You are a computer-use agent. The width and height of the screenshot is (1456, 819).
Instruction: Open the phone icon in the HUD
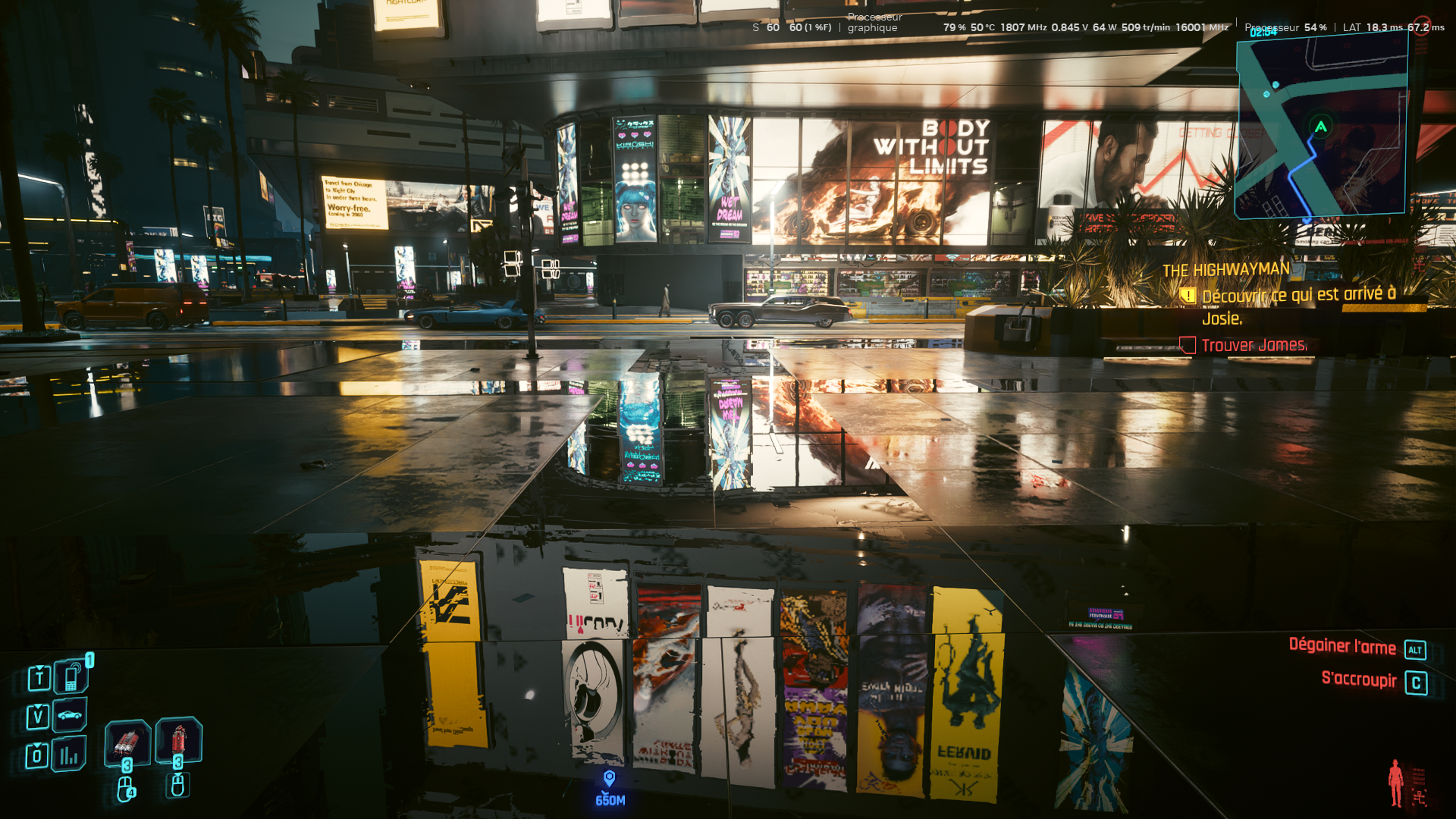click(71, 677)
